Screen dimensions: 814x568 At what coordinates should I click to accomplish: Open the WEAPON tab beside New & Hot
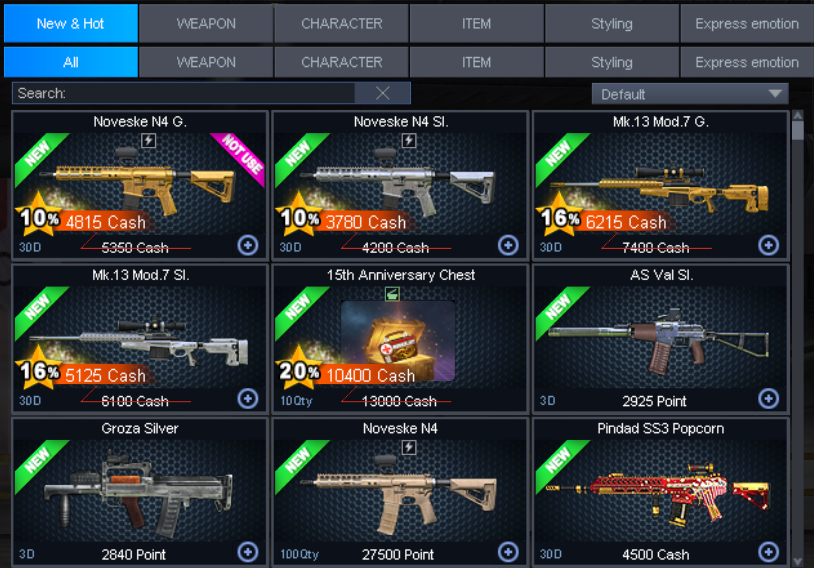pyautogui.click(x=206, y=23)
